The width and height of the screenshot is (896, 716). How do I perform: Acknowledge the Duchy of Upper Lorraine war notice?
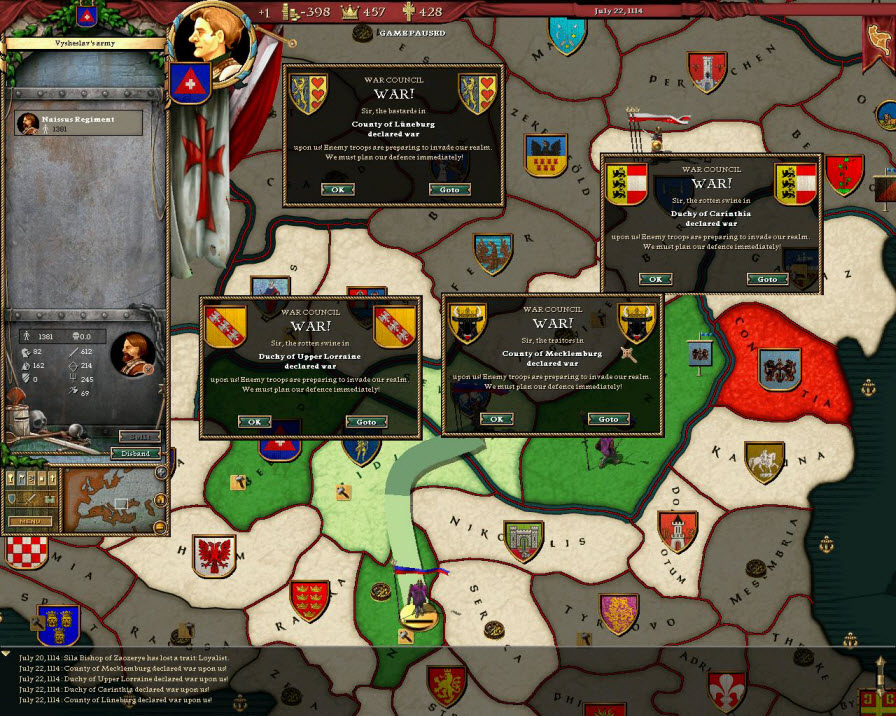pos(254,422)
